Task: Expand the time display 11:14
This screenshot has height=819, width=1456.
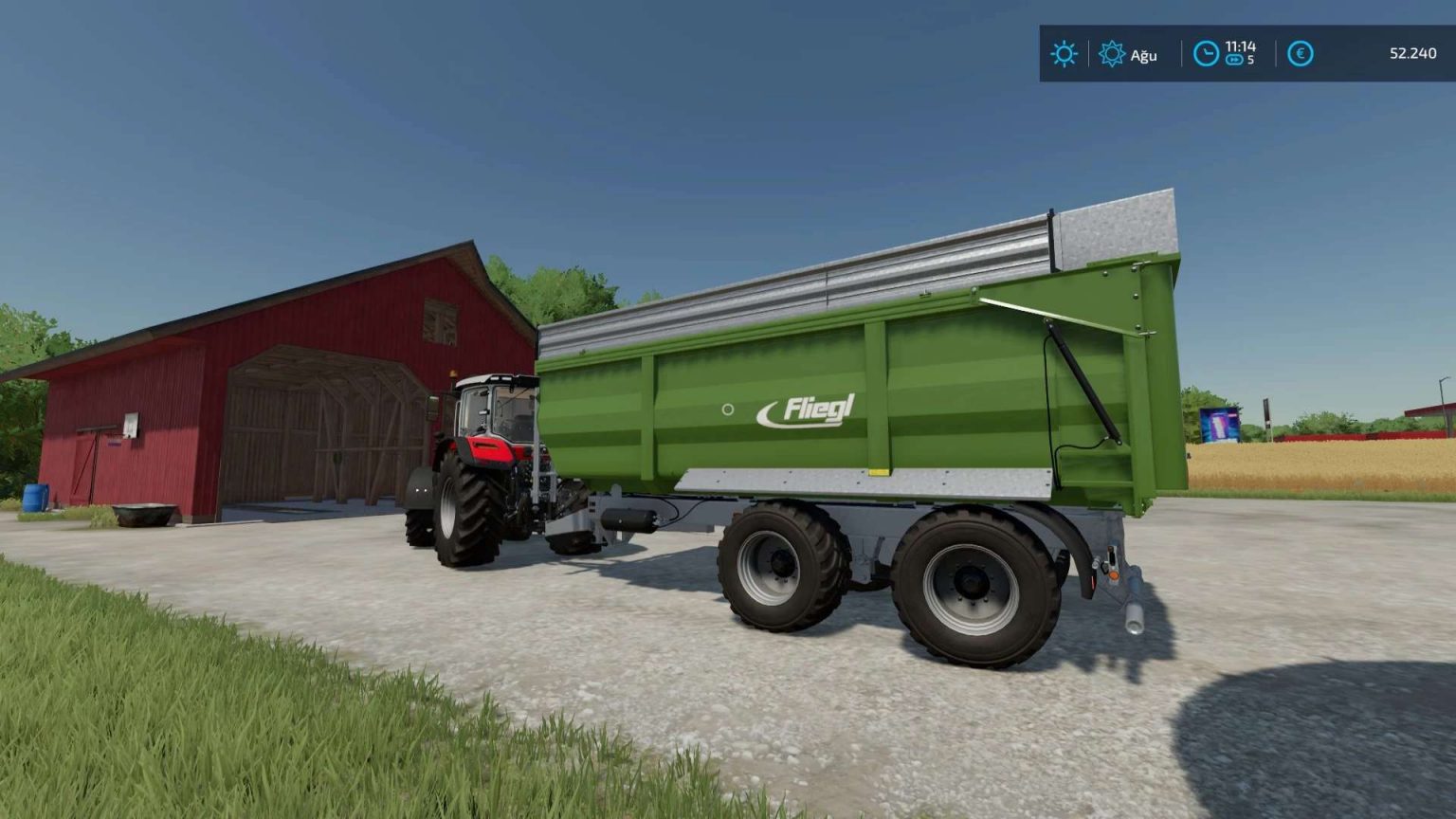Action: pos(1242,47)
